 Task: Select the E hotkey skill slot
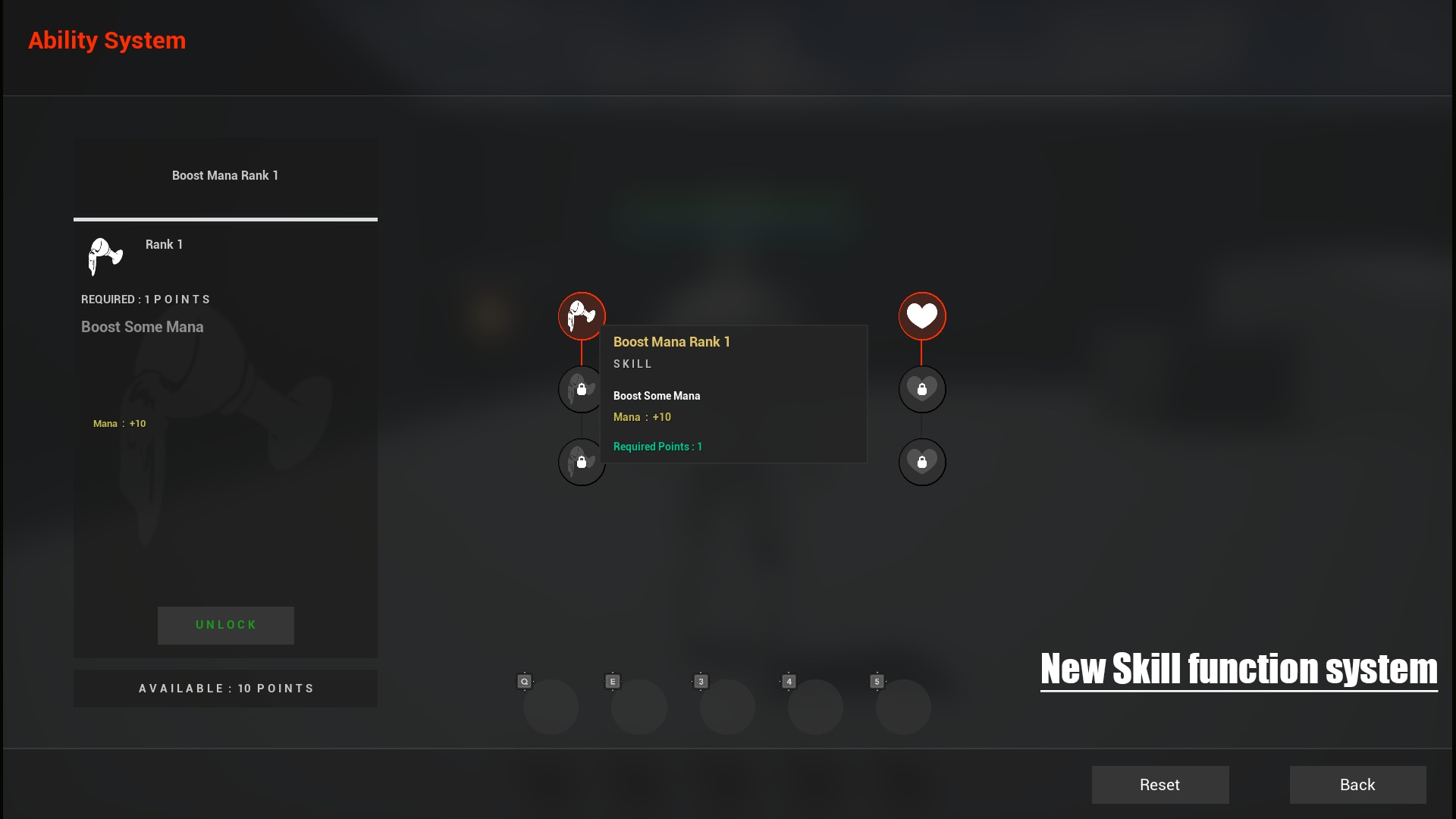point(639,706)
